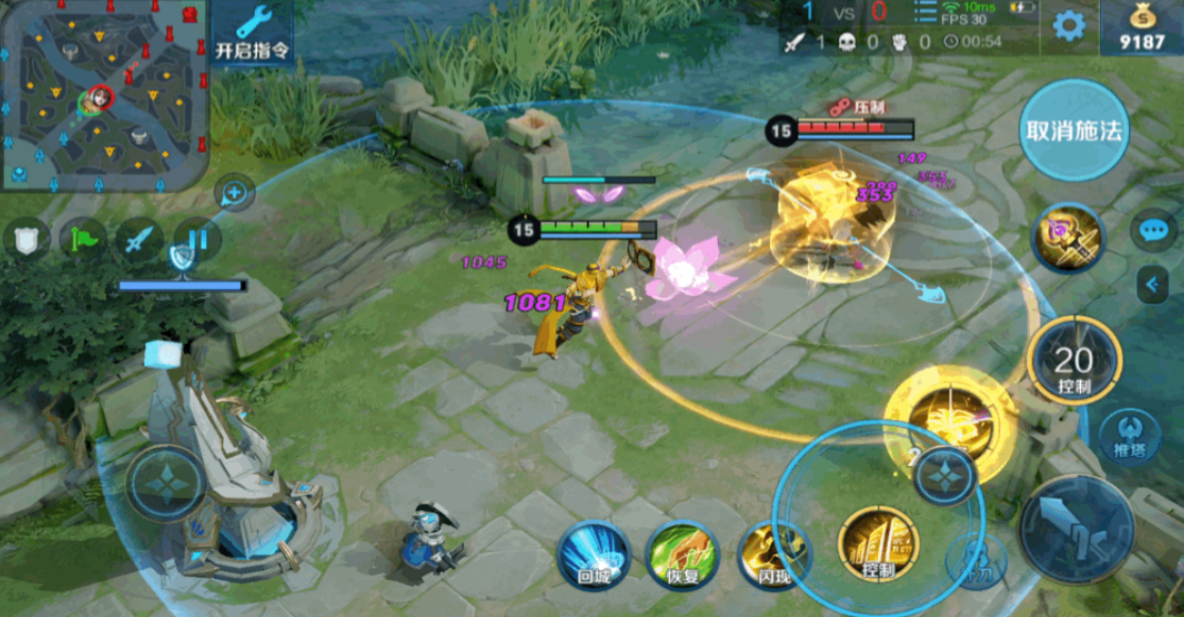The height and width of the screenshot is (617, 1184).
Task: Tap the left movement joystick pad
Action: pos(166,483)
